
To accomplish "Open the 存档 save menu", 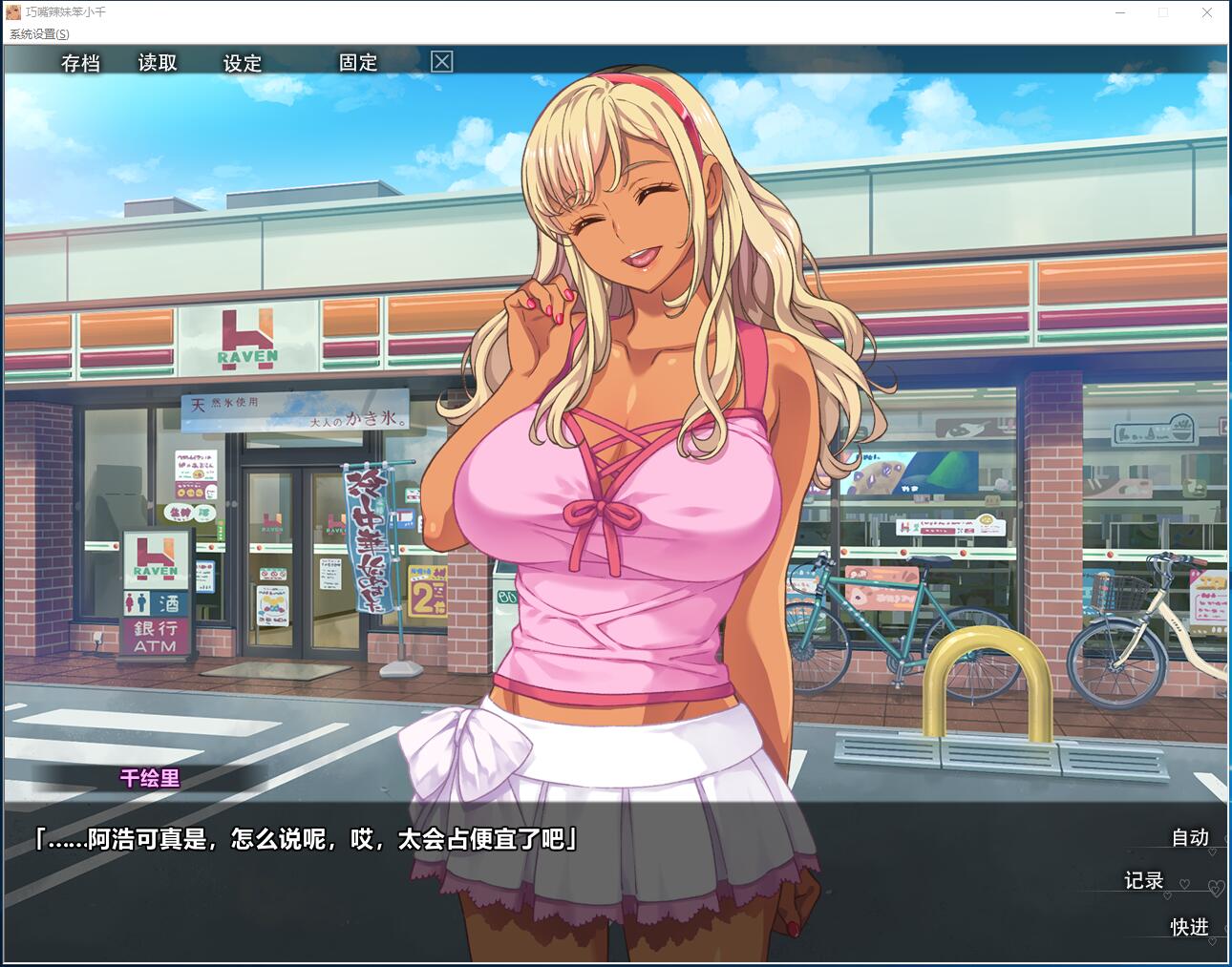I will click(x=80, y=63).
